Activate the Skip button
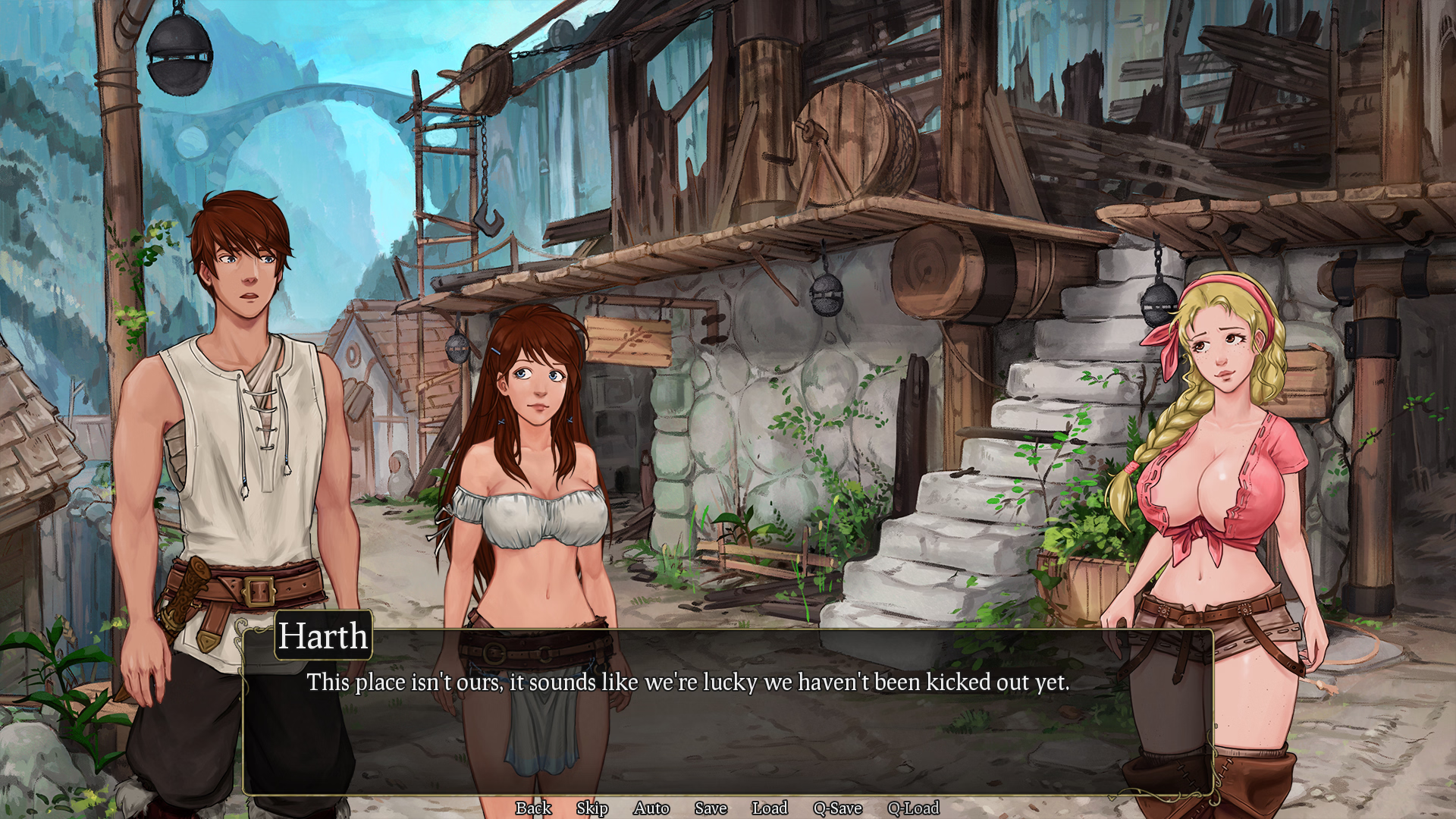 (x=591, y=808)
